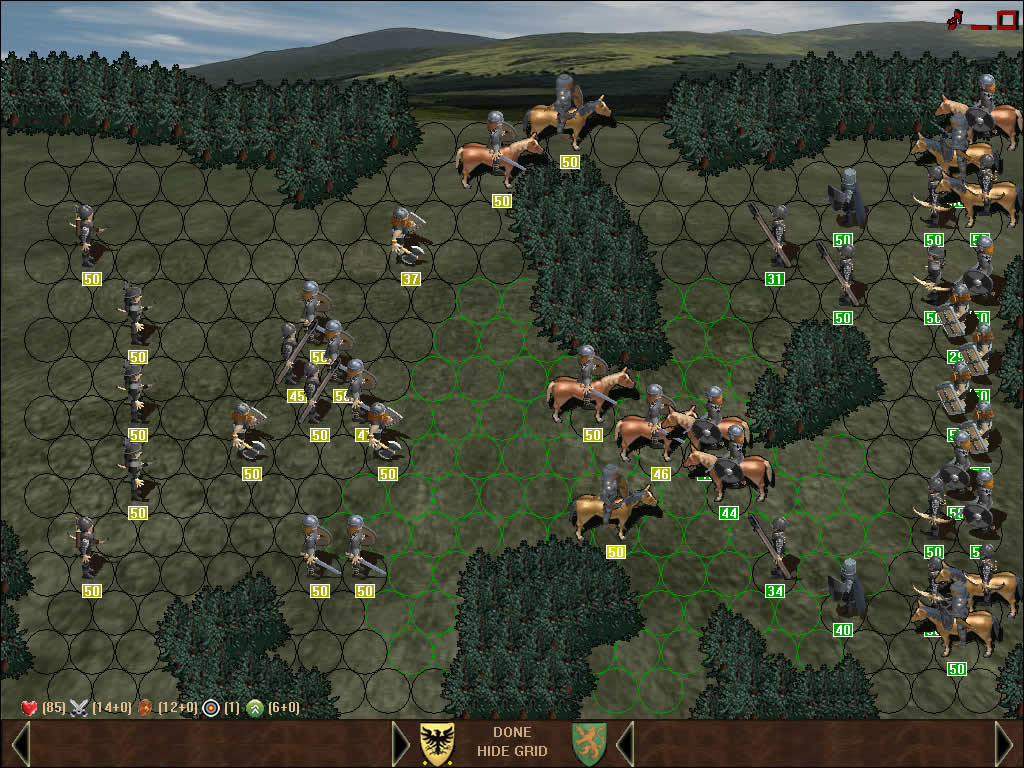Click the red square window button
The image size is (1024, 768).
coord(1006,18)
